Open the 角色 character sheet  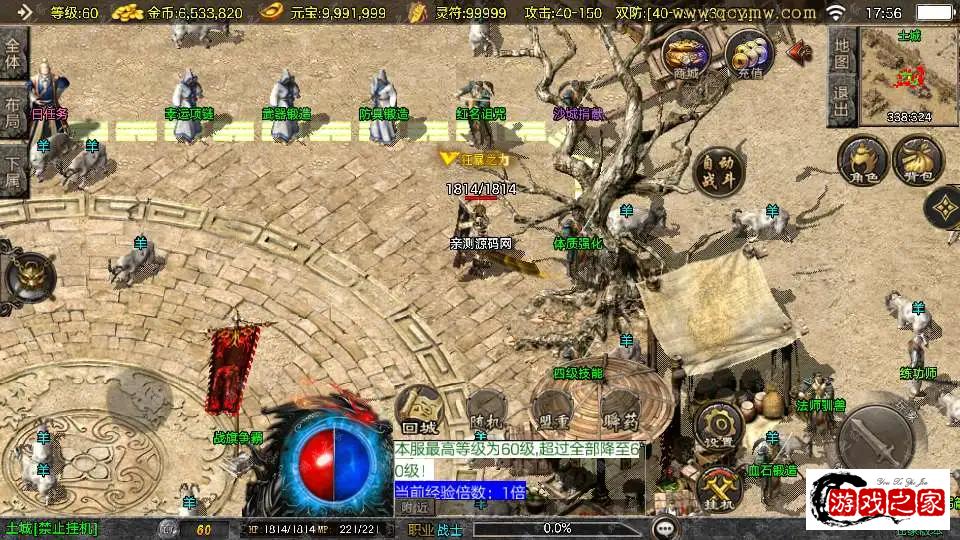861,160
